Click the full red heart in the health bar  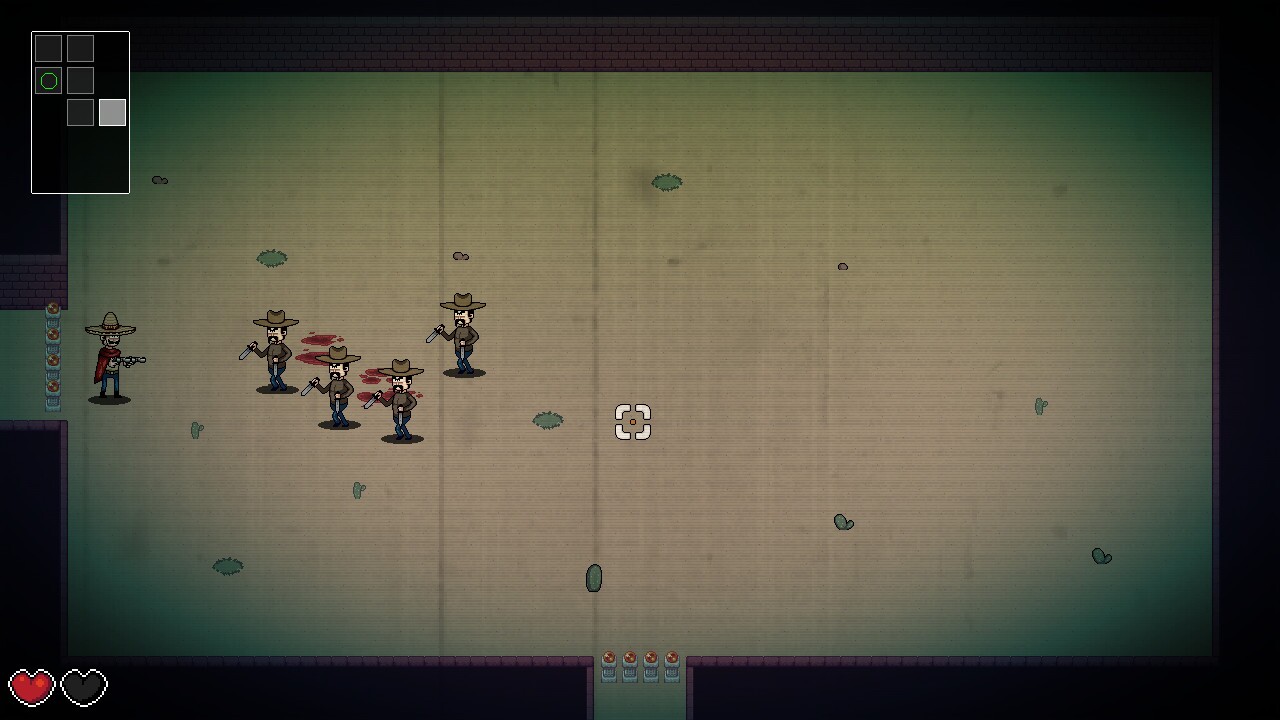(33, 688)
